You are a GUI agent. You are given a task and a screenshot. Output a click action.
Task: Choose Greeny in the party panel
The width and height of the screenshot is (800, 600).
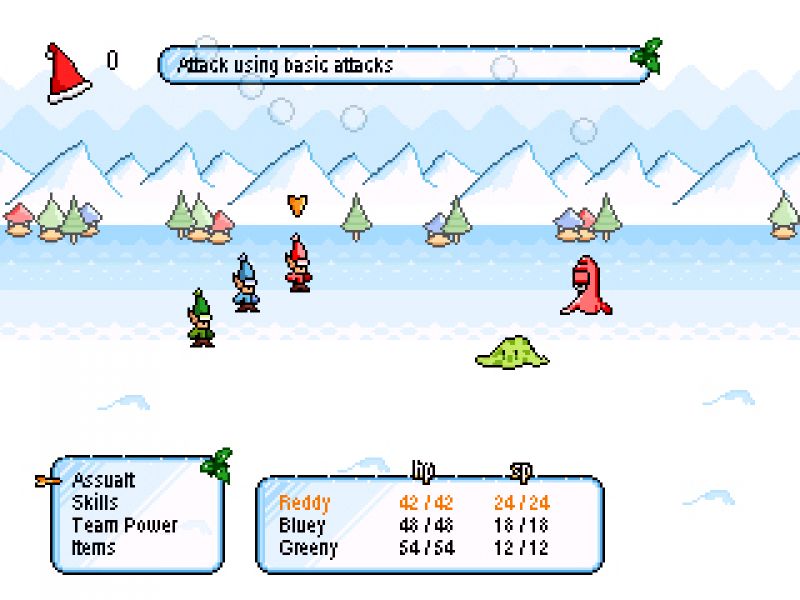pyautogui.click(x=308, y=547)
